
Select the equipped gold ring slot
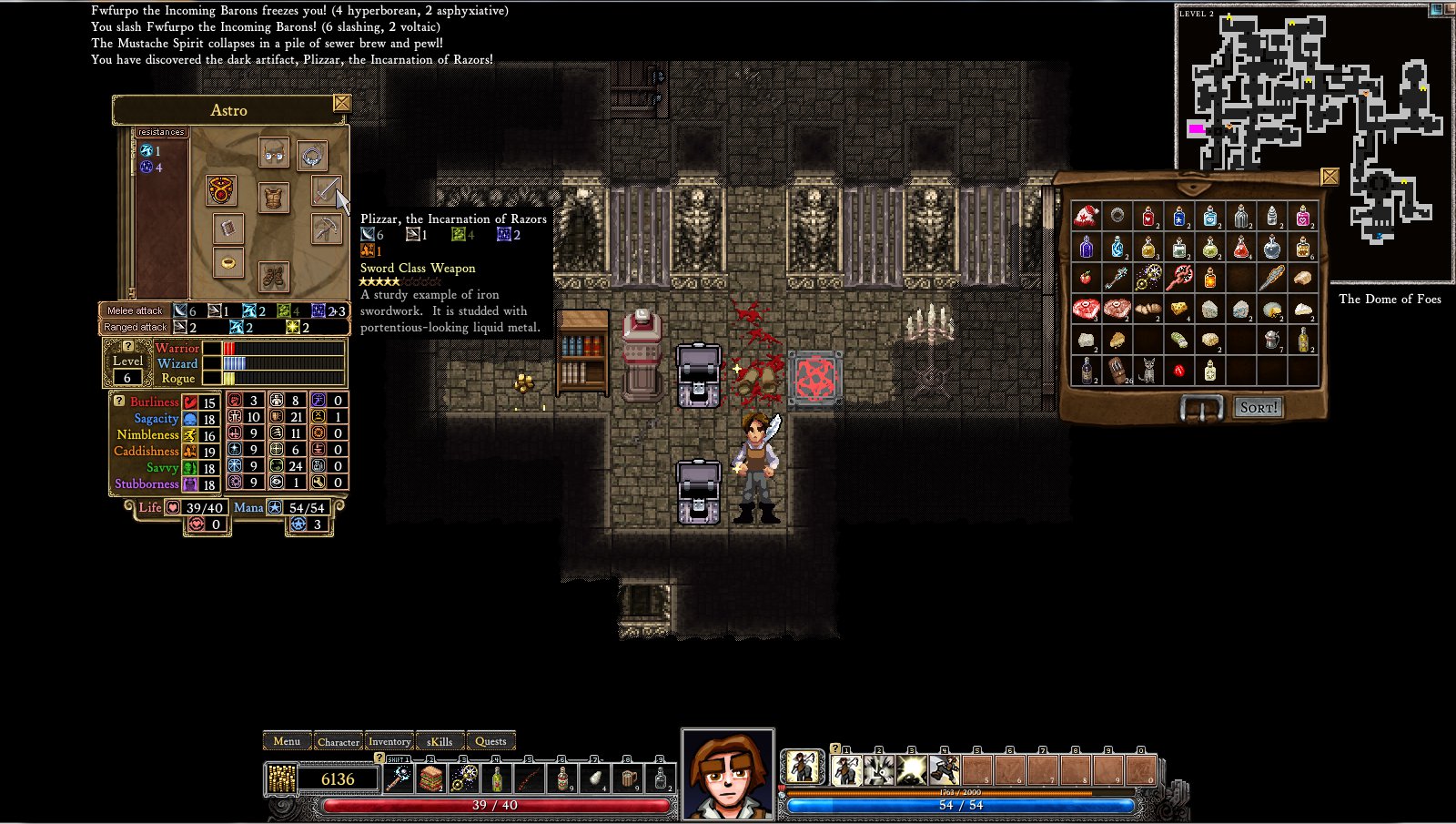click(228, 262)
